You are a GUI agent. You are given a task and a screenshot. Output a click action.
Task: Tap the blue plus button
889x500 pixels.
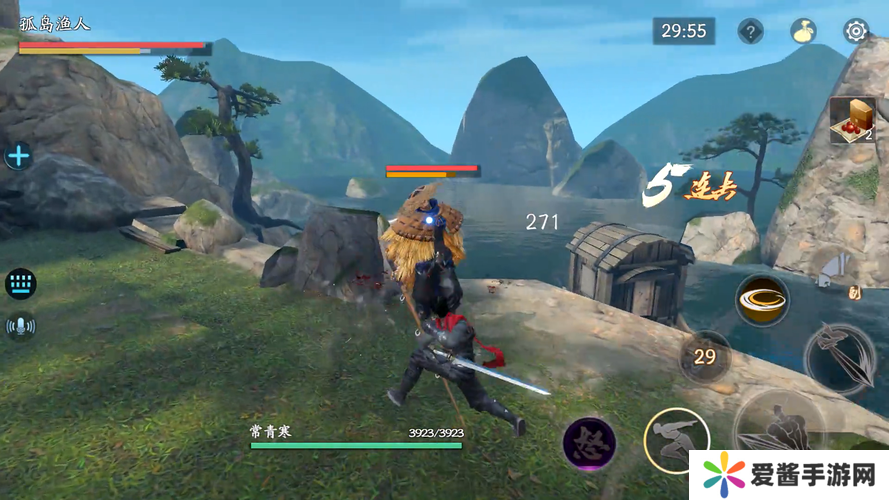[19, 156]
